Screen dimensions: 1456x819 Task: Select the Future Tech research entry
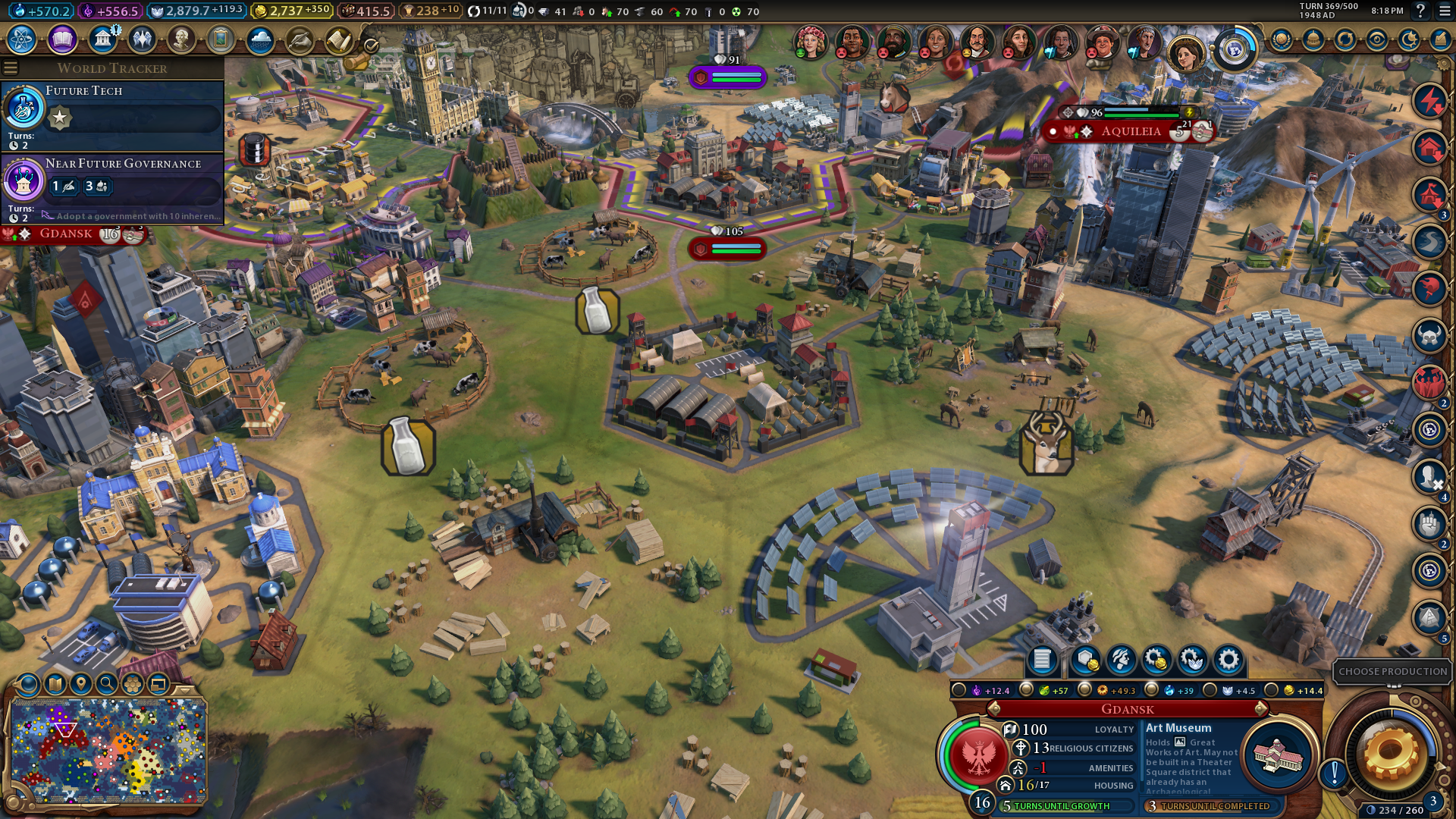pyautogui.click(x=114, y=115)
